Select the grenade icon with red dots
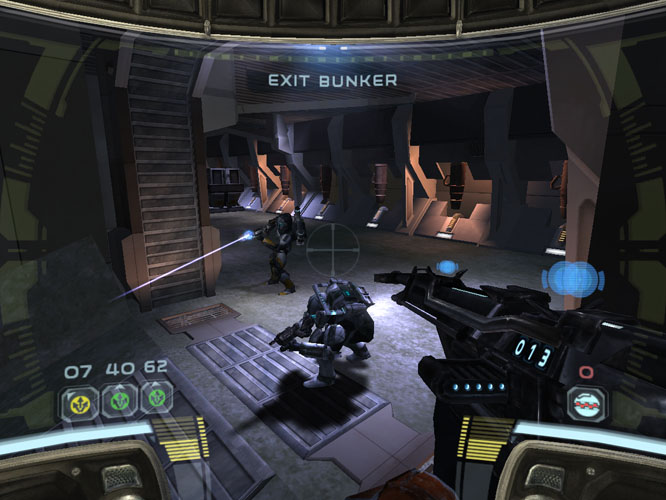The height and width of the screenshot is (500, 666). [585, 402]
